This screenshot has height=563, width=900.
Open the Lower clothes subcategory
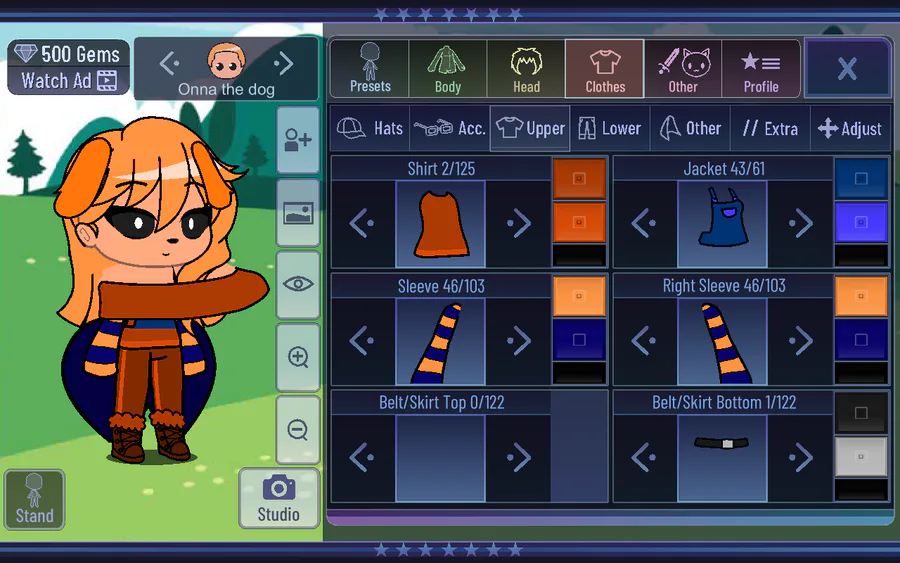(609, 128)
